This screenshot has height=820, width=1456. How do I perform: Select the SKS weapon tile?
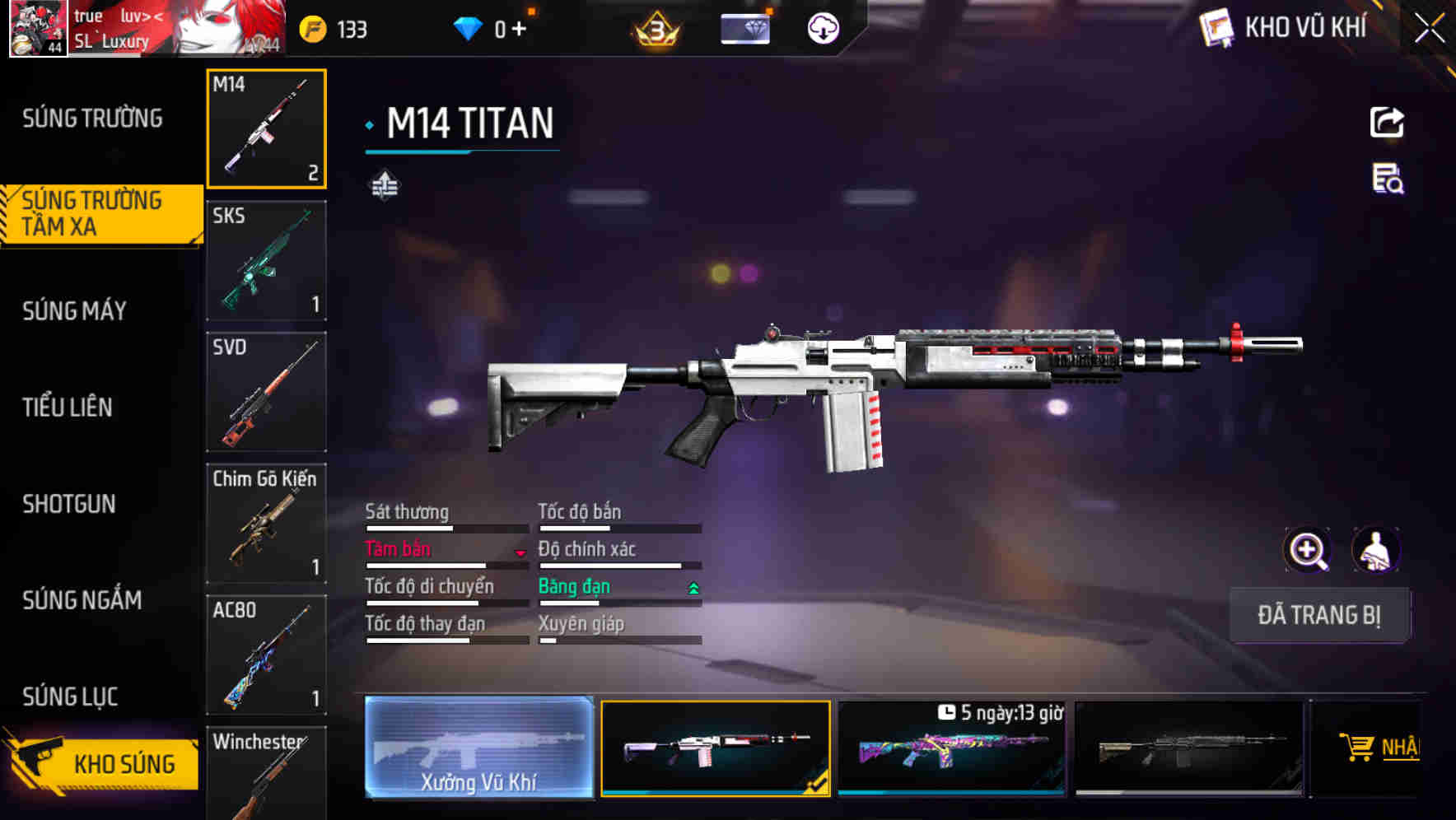(x=266, y=260)
